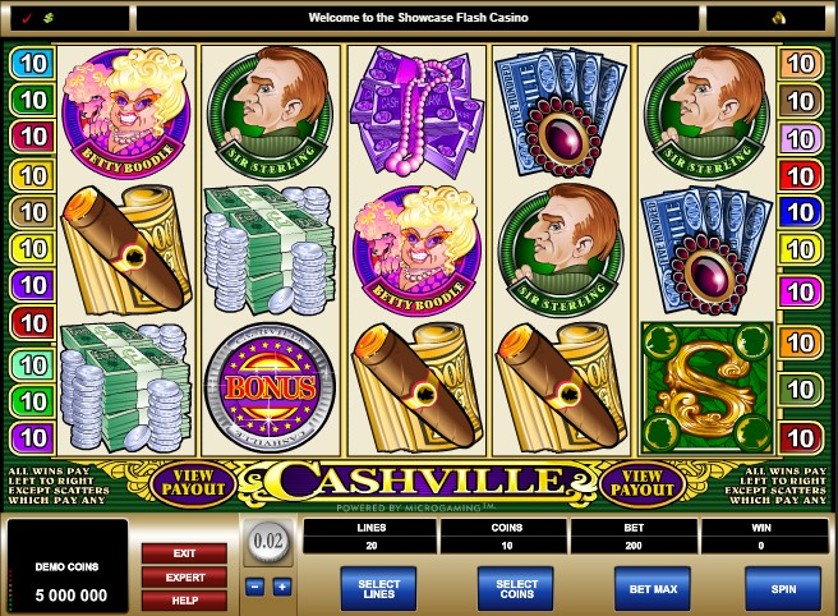Open the left VIEW PAYOUT table

[x=193, y=483]
